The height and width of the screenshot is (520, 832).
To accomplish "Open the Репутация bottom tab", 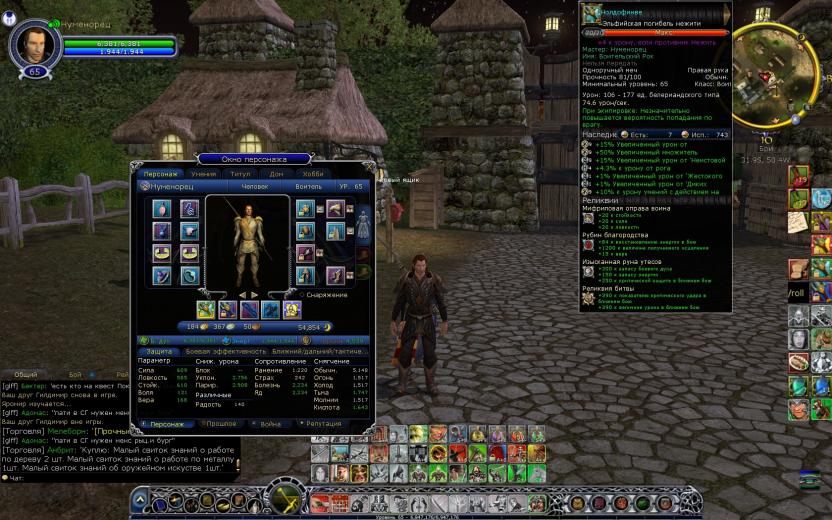I will click(322, 424).
